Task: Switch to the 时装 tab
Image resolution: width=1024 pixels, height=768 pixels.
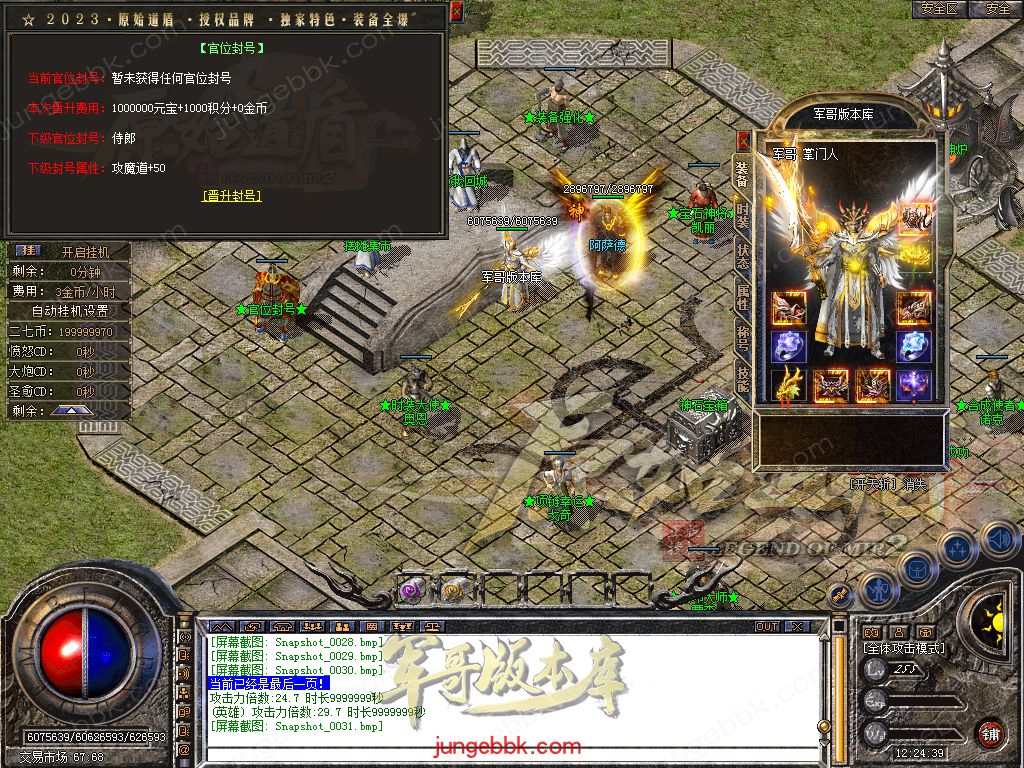Action: tap(742, 214)
